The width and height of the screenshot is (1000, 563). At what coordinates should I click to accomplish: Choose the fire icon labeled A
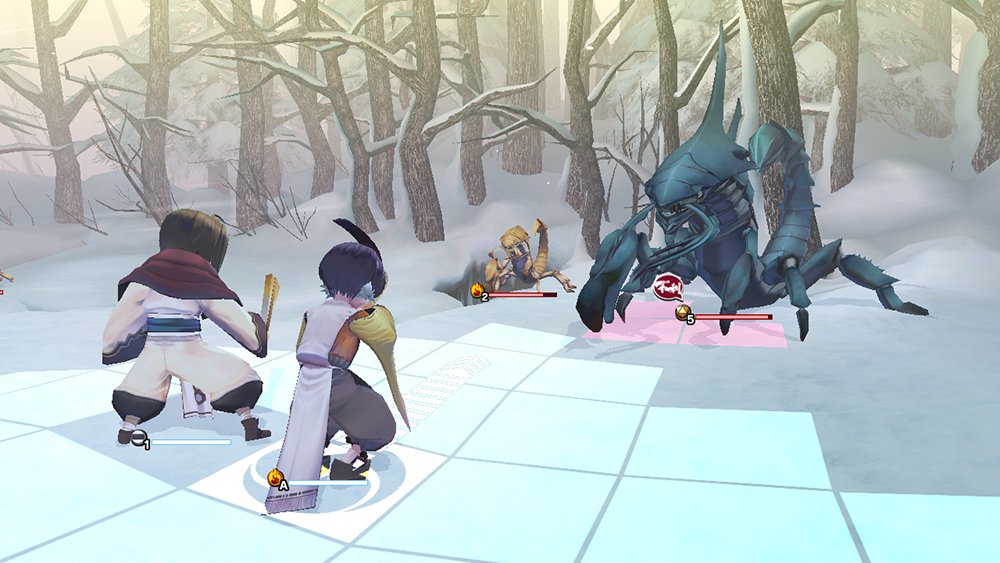pyautogui.click(x=276, y=478)
